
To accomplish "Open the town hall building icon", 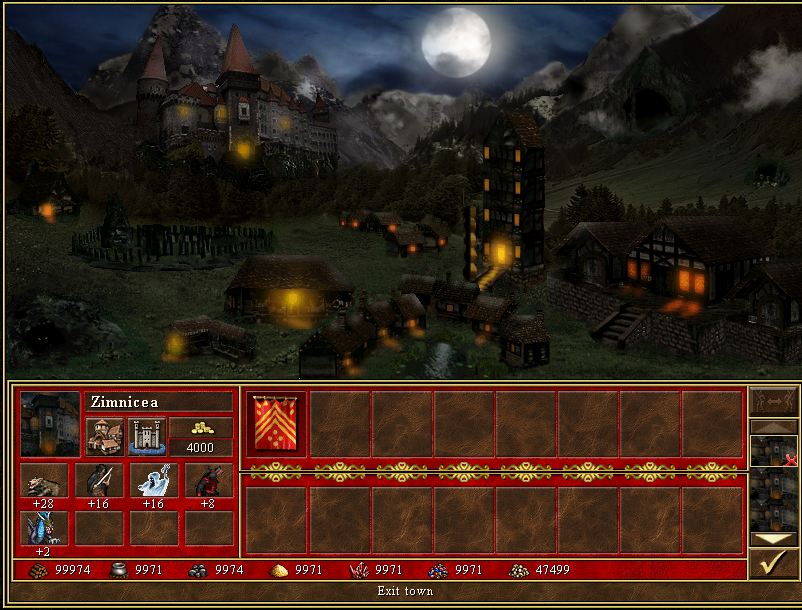I will click(105, 436).
